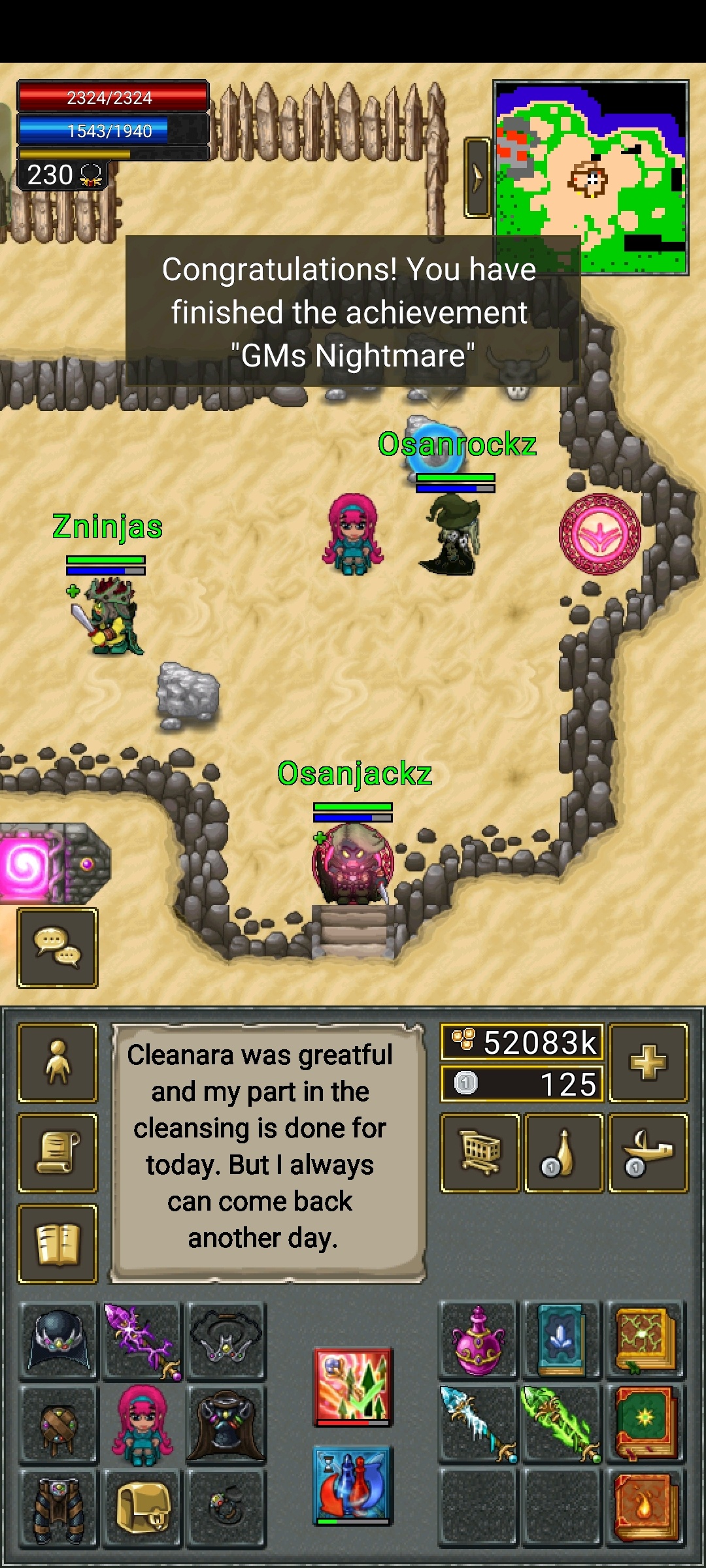
Task: Open the chat bubbles panel
Action: tap(58, 947)
